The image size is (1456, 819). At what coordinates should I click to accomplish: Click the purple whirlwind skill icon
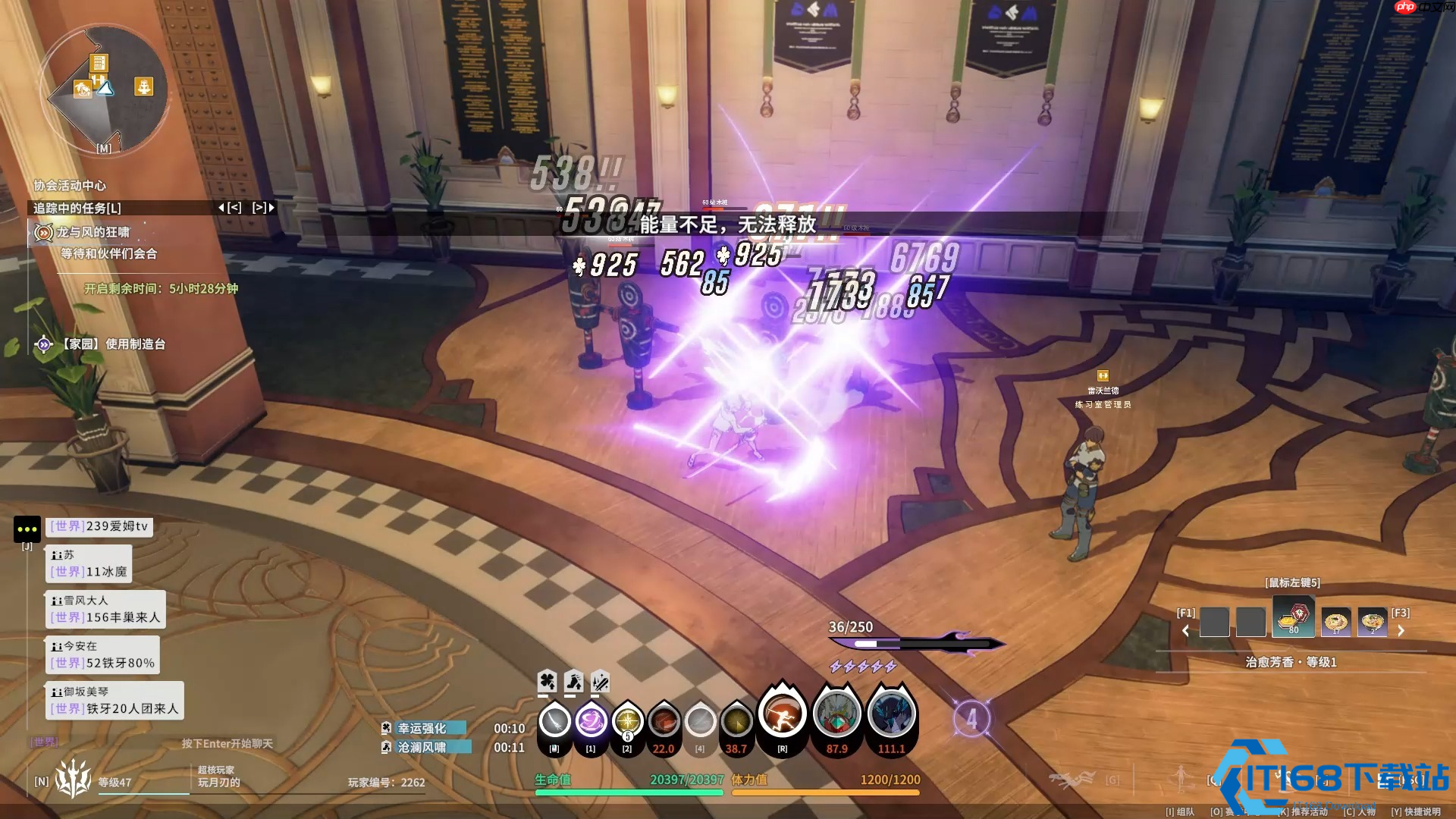591,720
